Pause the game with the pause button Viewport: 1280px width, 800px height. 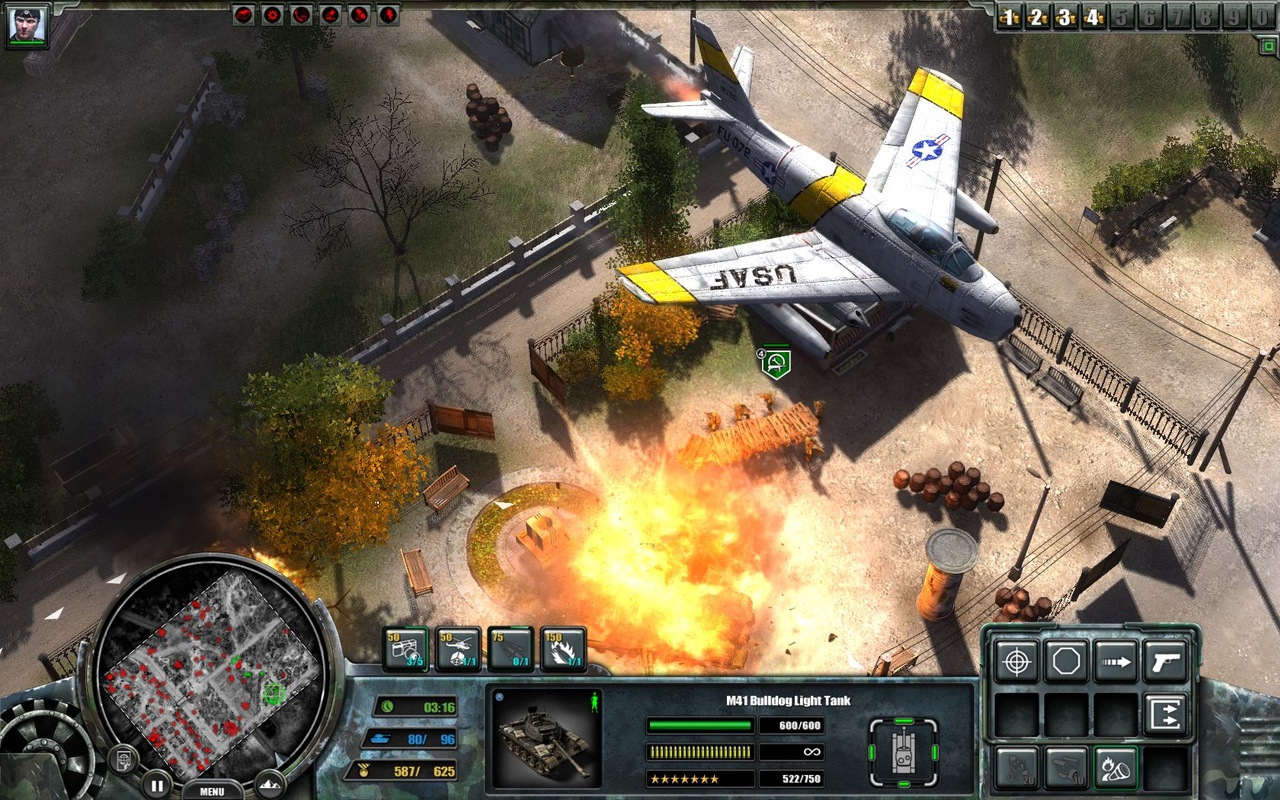[x=156, y=784]
